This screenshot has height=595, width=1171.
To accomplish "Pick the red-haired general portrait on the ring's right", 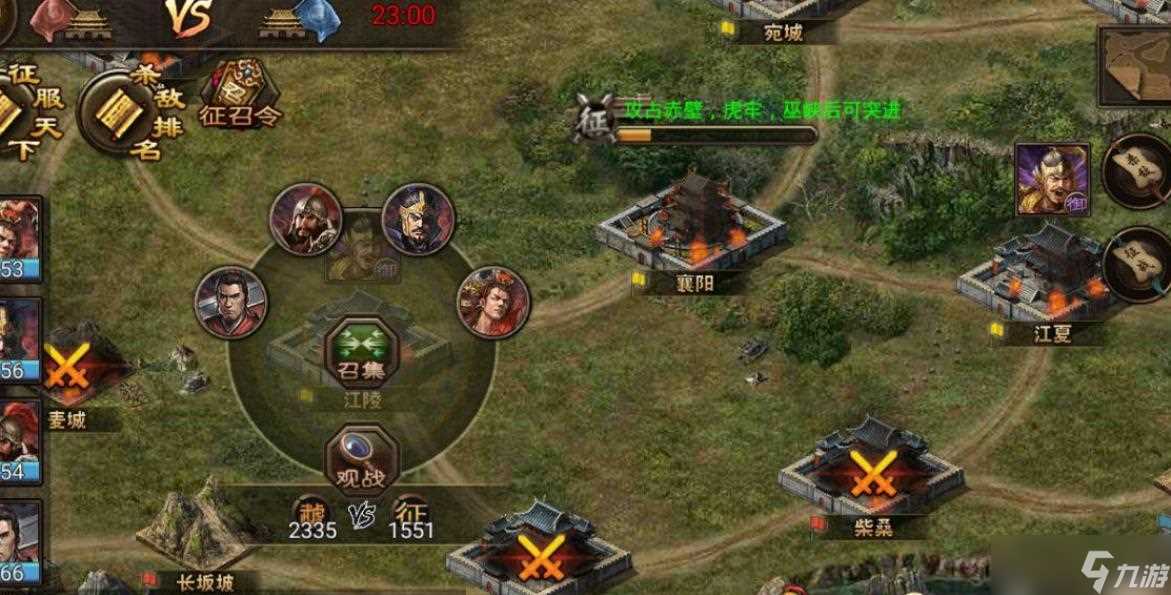I will point(494,301).
